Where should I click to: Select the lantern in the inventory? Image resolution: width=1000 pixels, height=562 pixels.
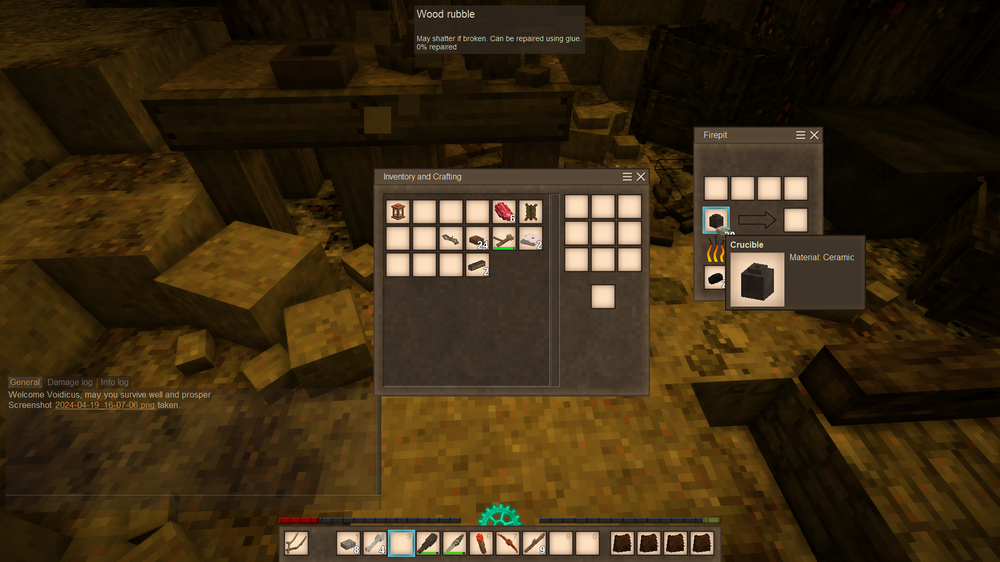tap(398, 212)
